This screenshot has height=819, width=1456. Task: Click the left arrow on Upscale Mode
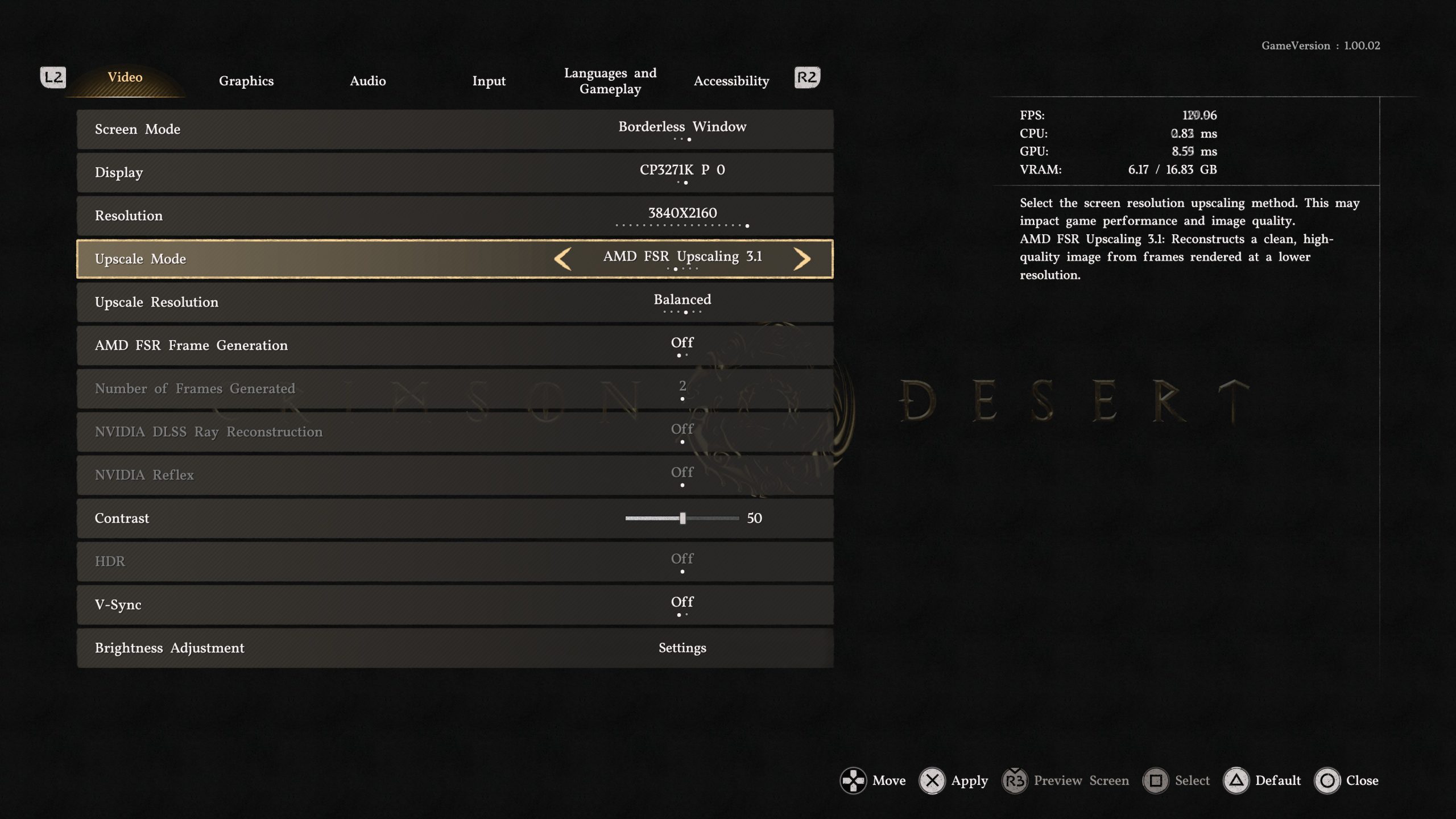tap(564, 259)
